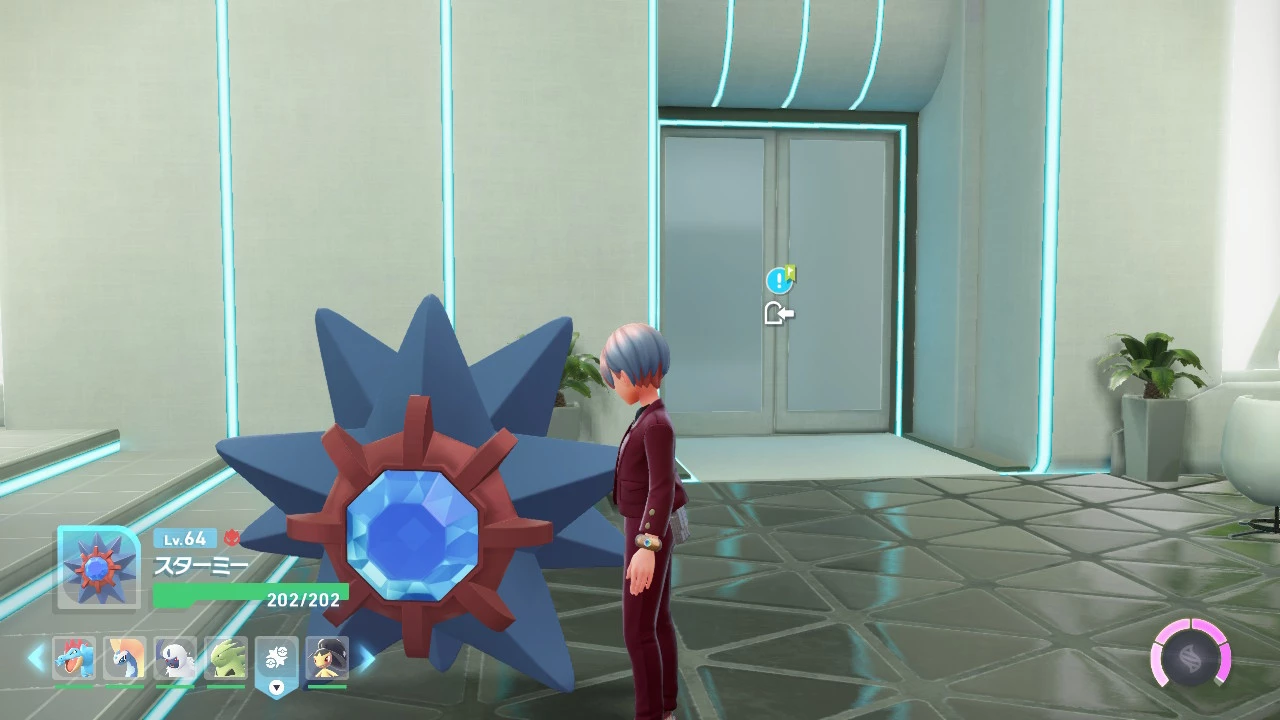Image resolution: width=1280 pixels, height=720 pixels.
Task: Pick Mawile from the party bar
Action: 327,658
